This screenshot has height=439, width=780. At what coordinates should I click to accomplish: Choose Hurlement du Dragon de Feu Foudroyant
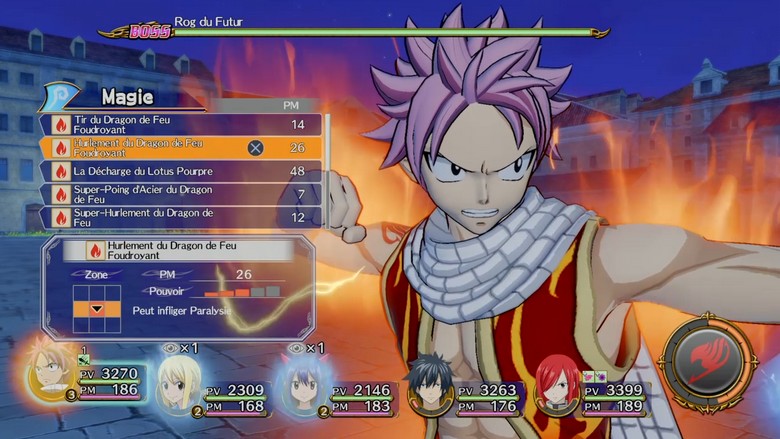(x=180, y=148)
